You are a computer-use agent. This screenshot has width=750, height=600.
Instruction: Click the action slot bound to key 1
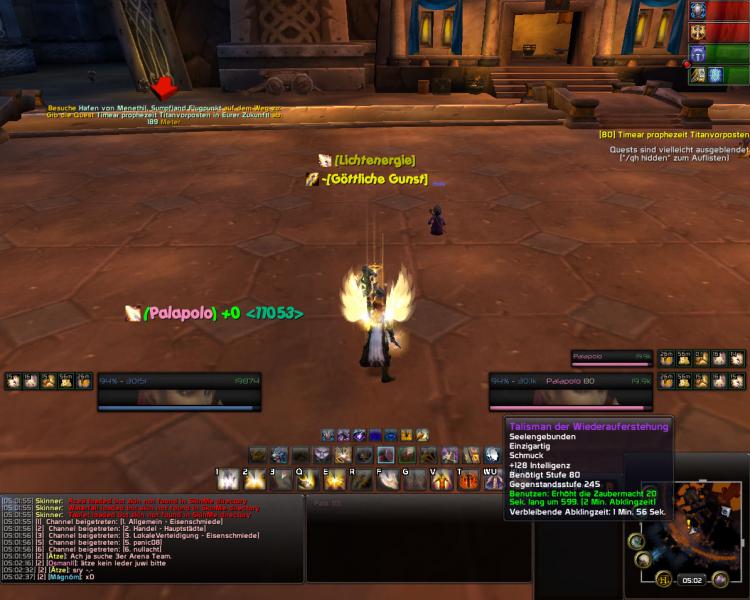tap(228, 480)
